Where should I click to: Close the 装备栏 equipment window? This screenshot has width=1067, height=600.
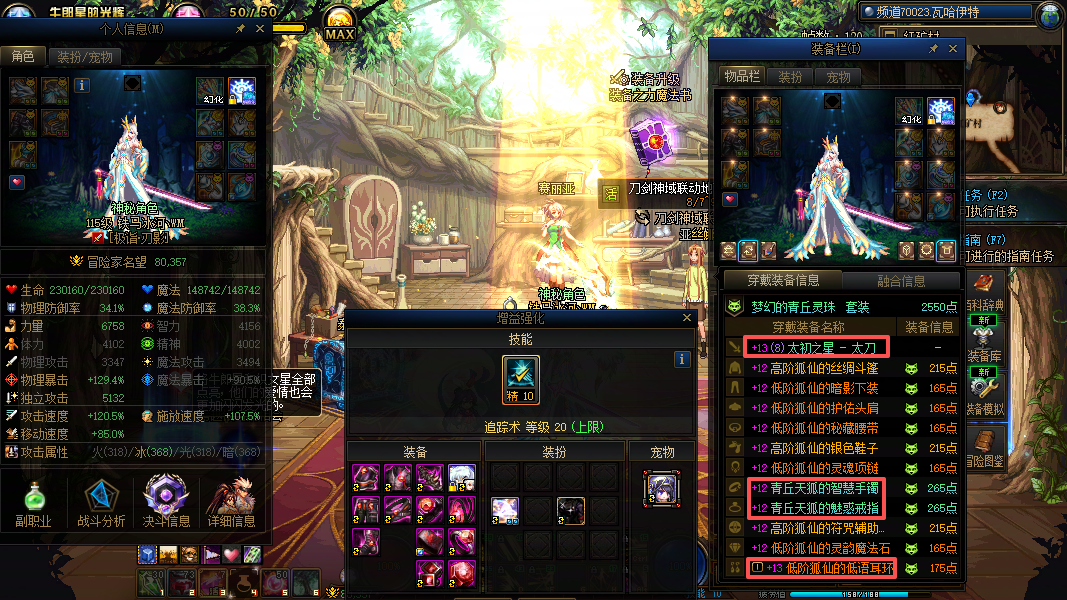tap(953, 49)
